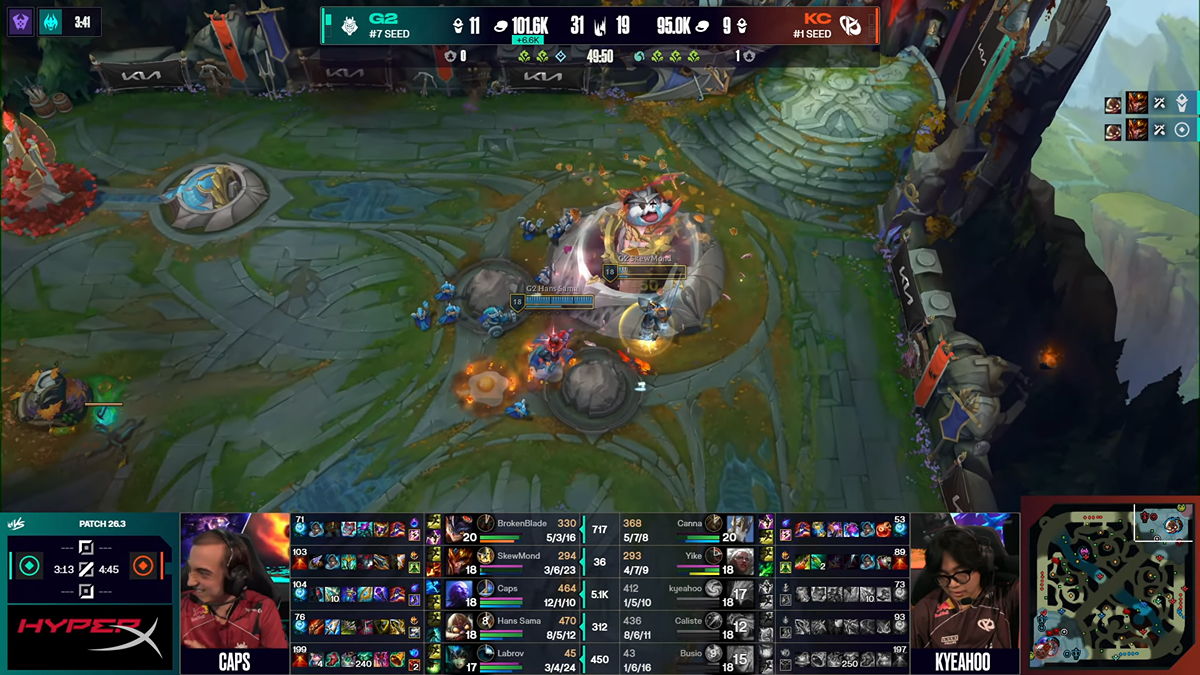The height and width of the screenshot is (675, 1200).
Task: Select Canna's champion portrait
Action: click(x=740, y=529)
